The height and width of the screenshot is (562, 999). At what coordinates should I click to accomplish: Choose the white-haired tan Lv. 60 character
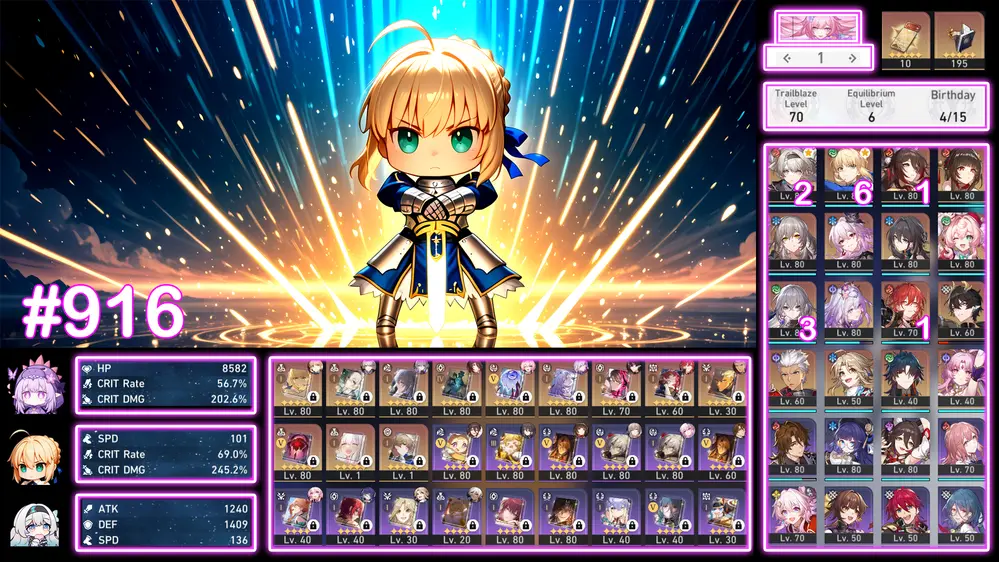tap(792, 375)
